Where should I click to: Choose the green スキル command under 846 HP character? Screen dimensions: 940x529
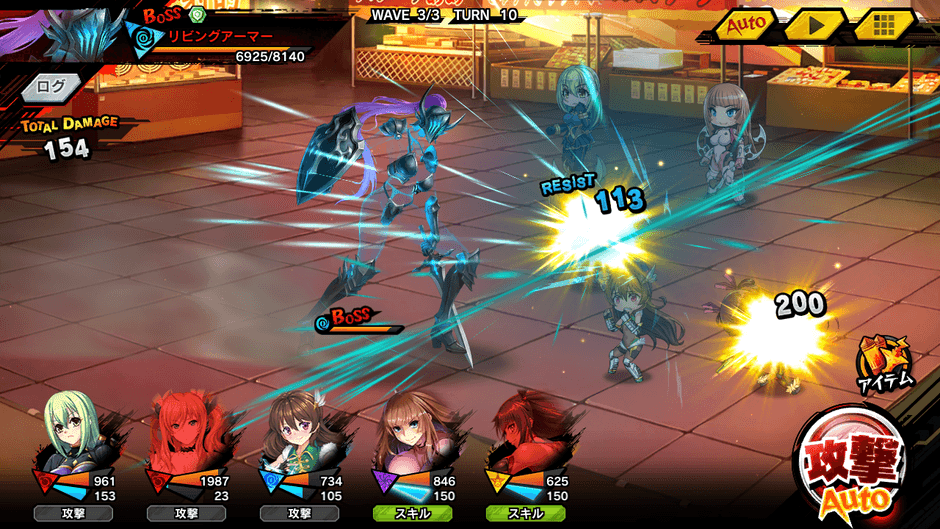point(412,513)
